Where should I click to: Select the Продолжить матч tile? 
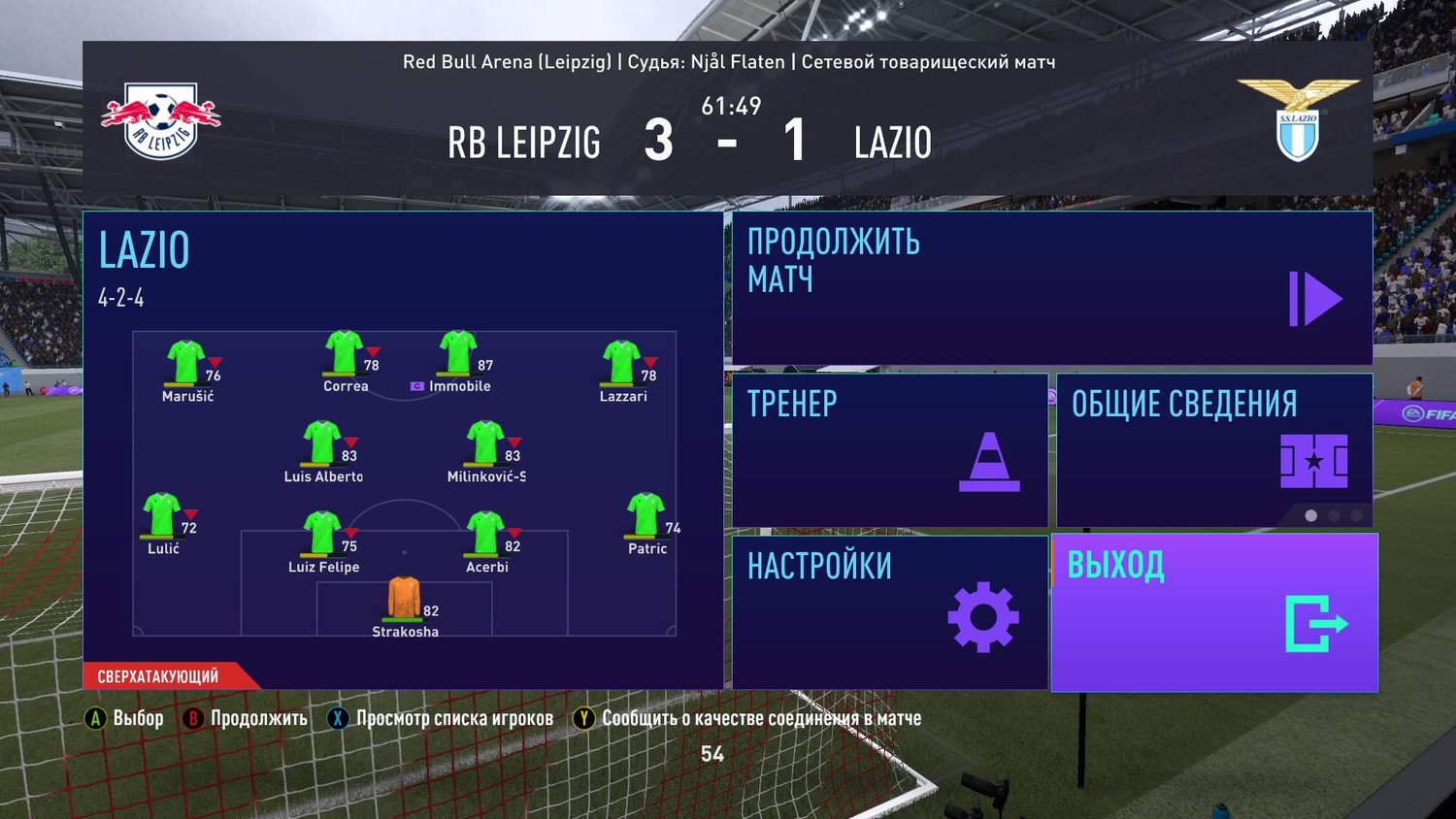pyautogui.click(x=1051, y=288)
